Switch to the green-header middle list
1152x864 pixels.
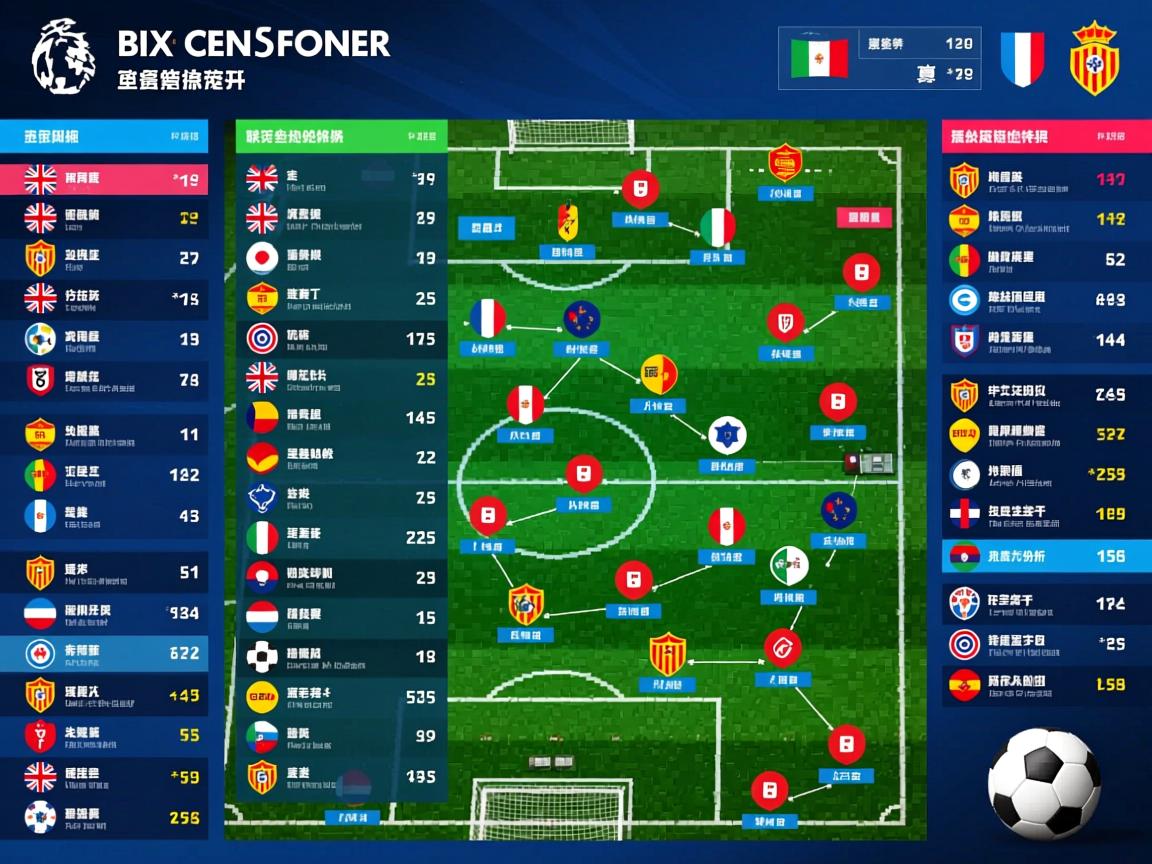341,136
